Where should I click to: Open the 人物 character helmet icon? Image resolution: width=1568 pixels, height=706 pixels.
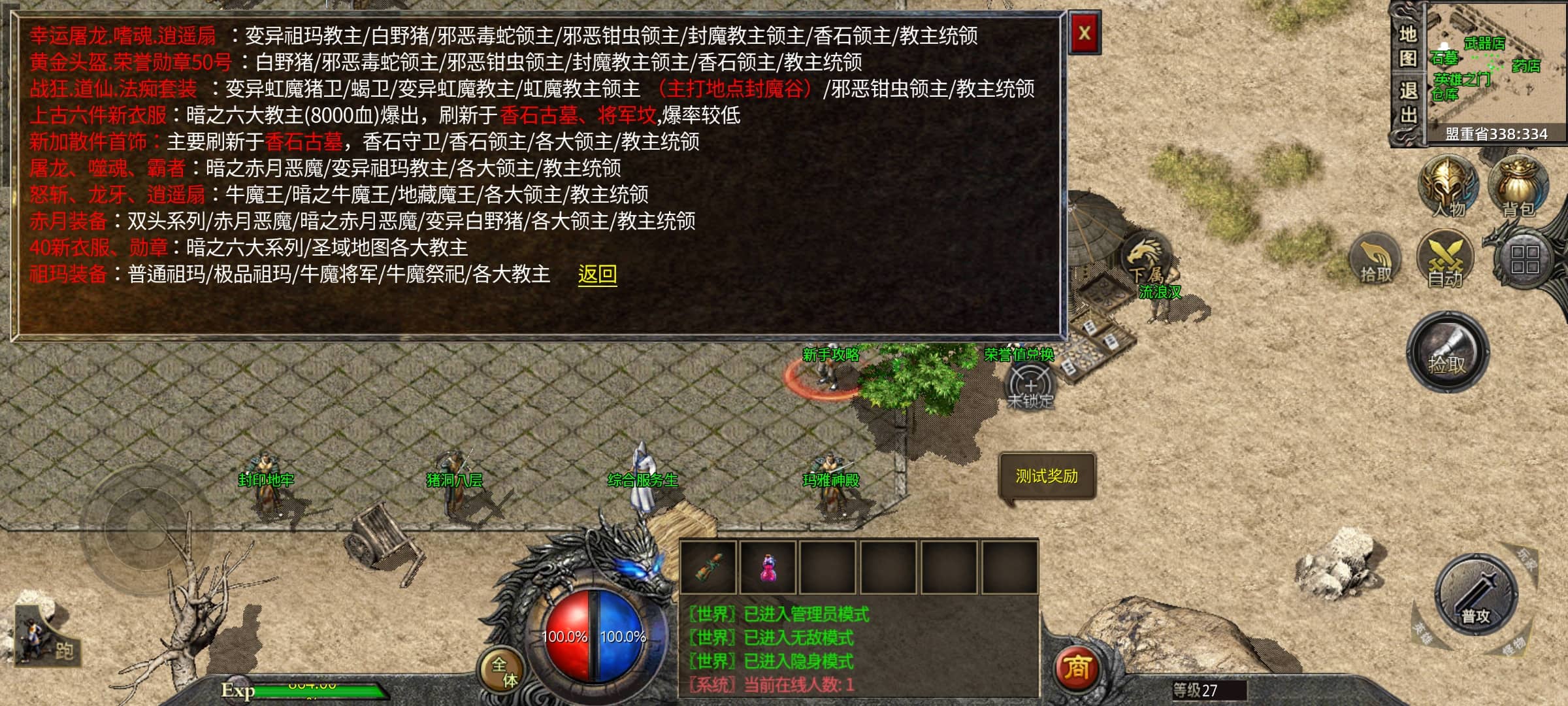point(1448,186)
